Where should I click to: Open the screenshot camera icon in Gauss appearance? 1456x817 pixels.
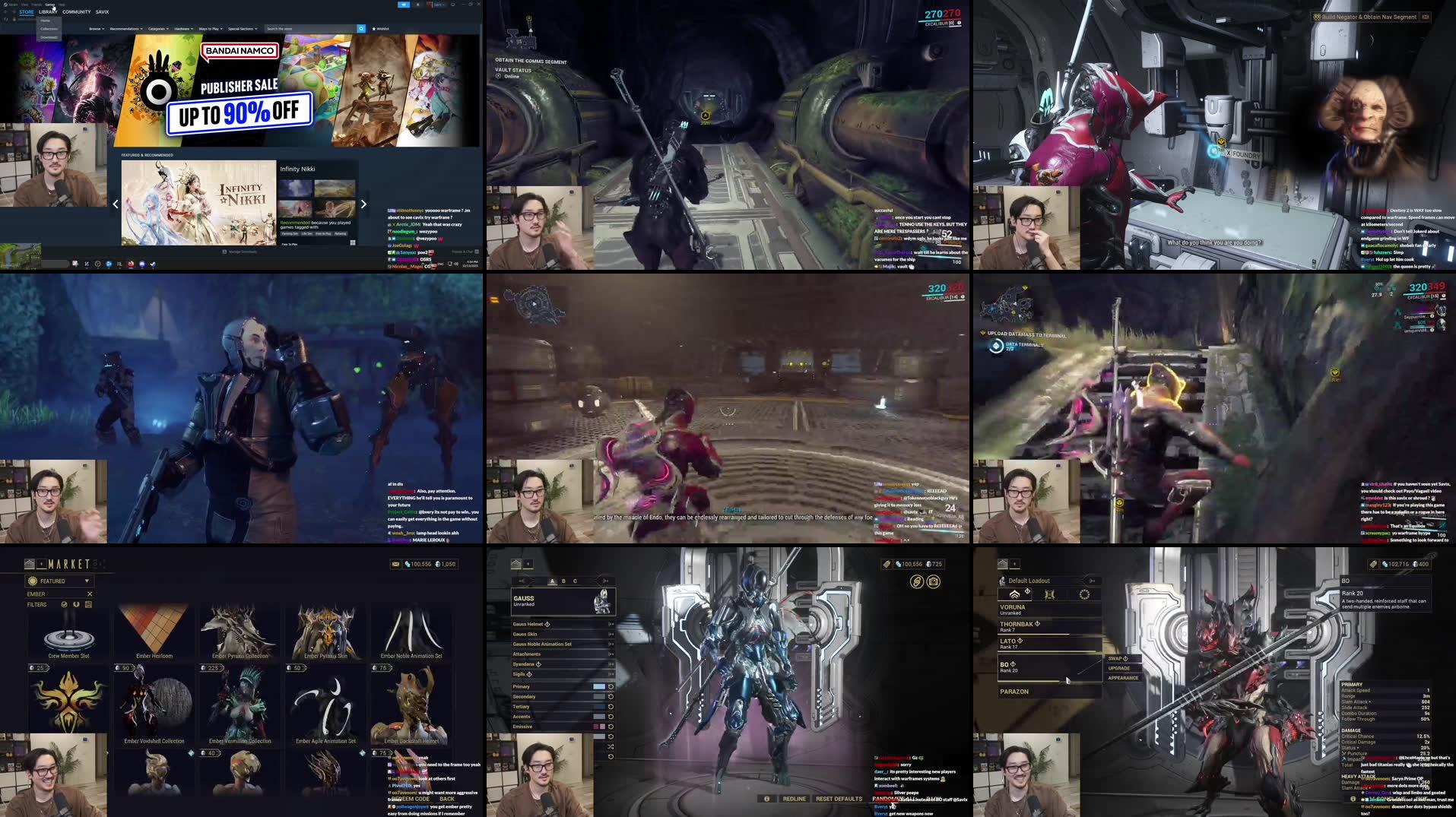coord(934,581)
